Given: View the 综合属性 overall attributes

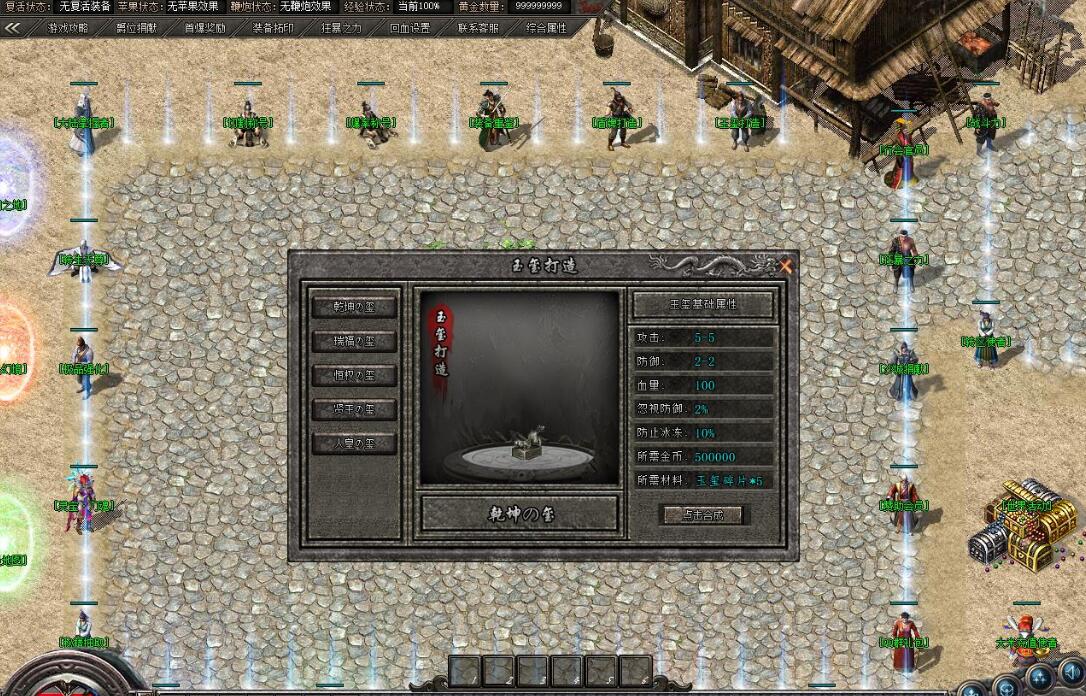Looking at the screenshot, I should (547, 28).
